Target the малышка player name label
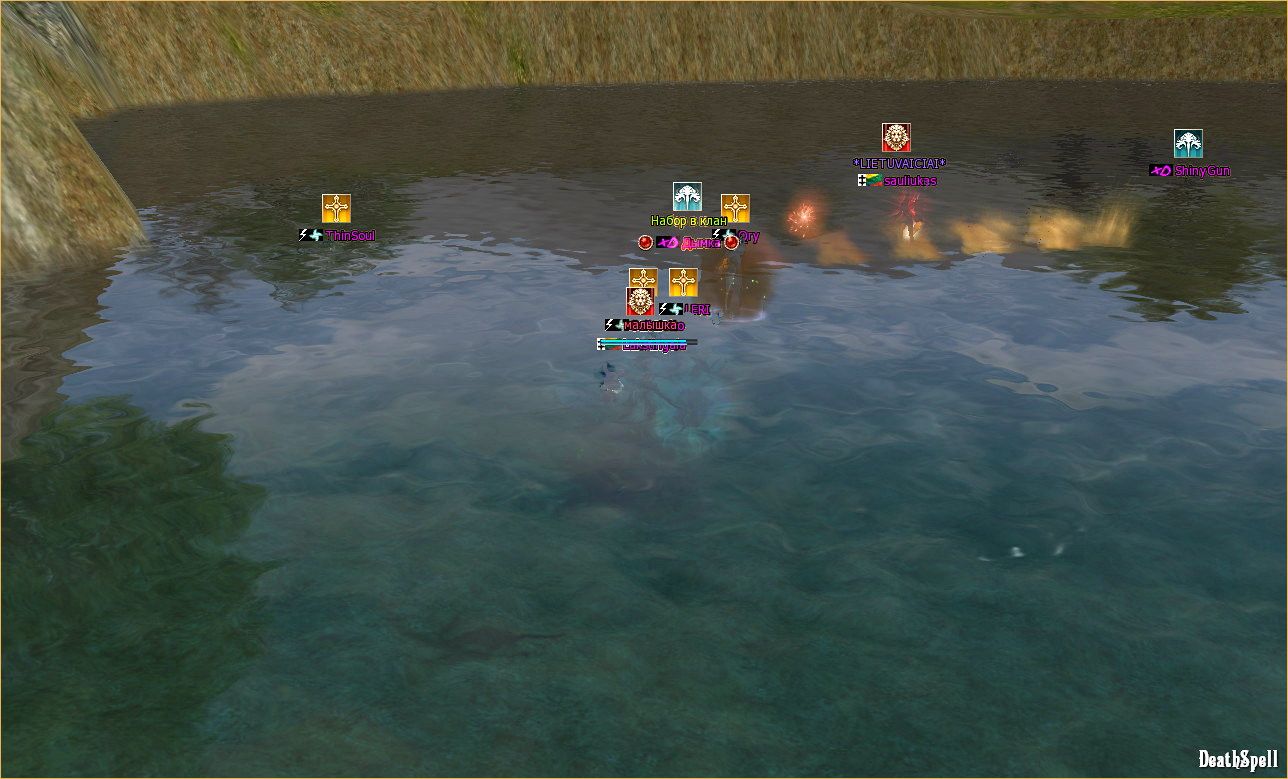Viewport: 1288px width, 779px height. coord(653,325)
